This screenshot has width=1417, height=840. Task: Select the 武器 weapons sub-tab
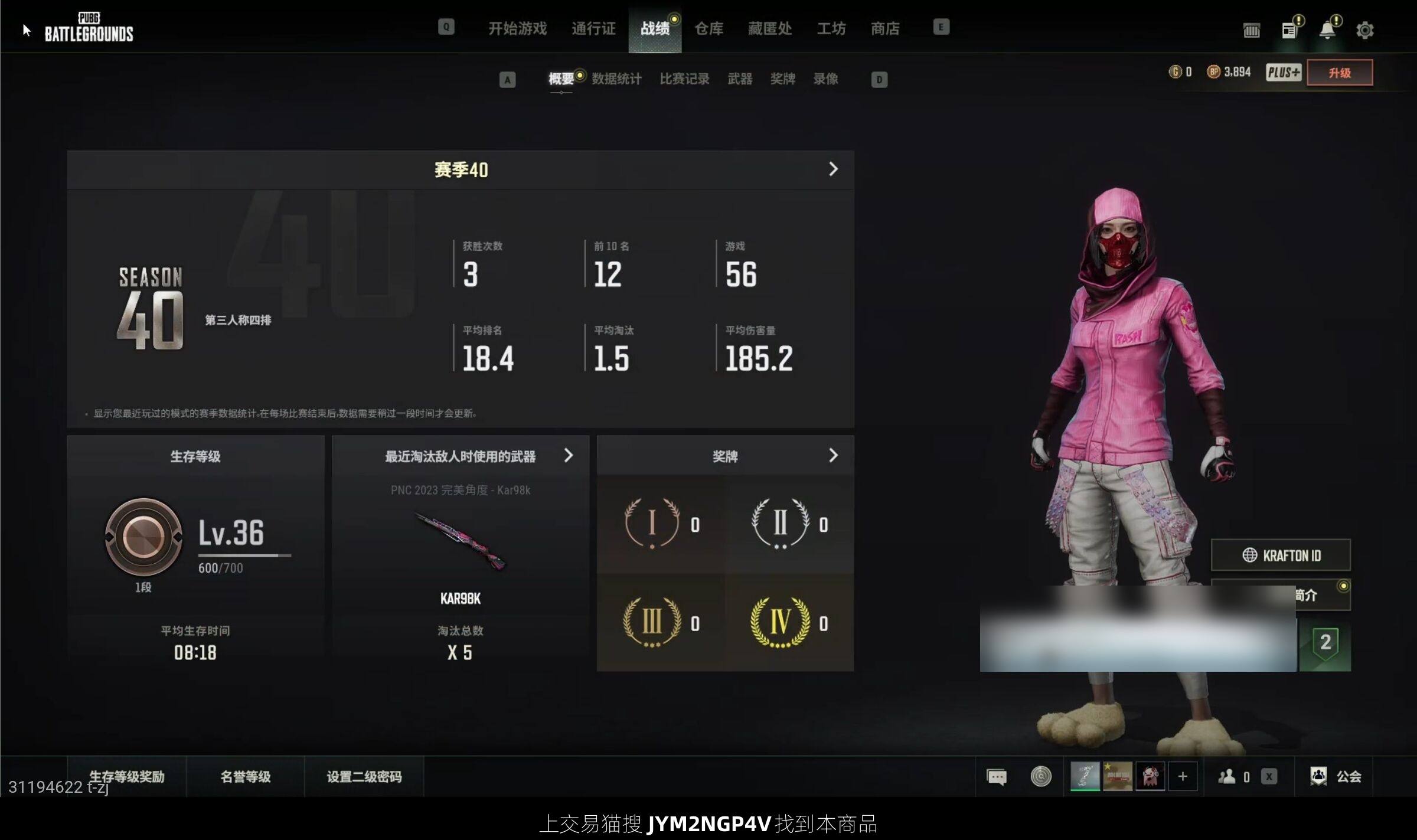(740, 79)
